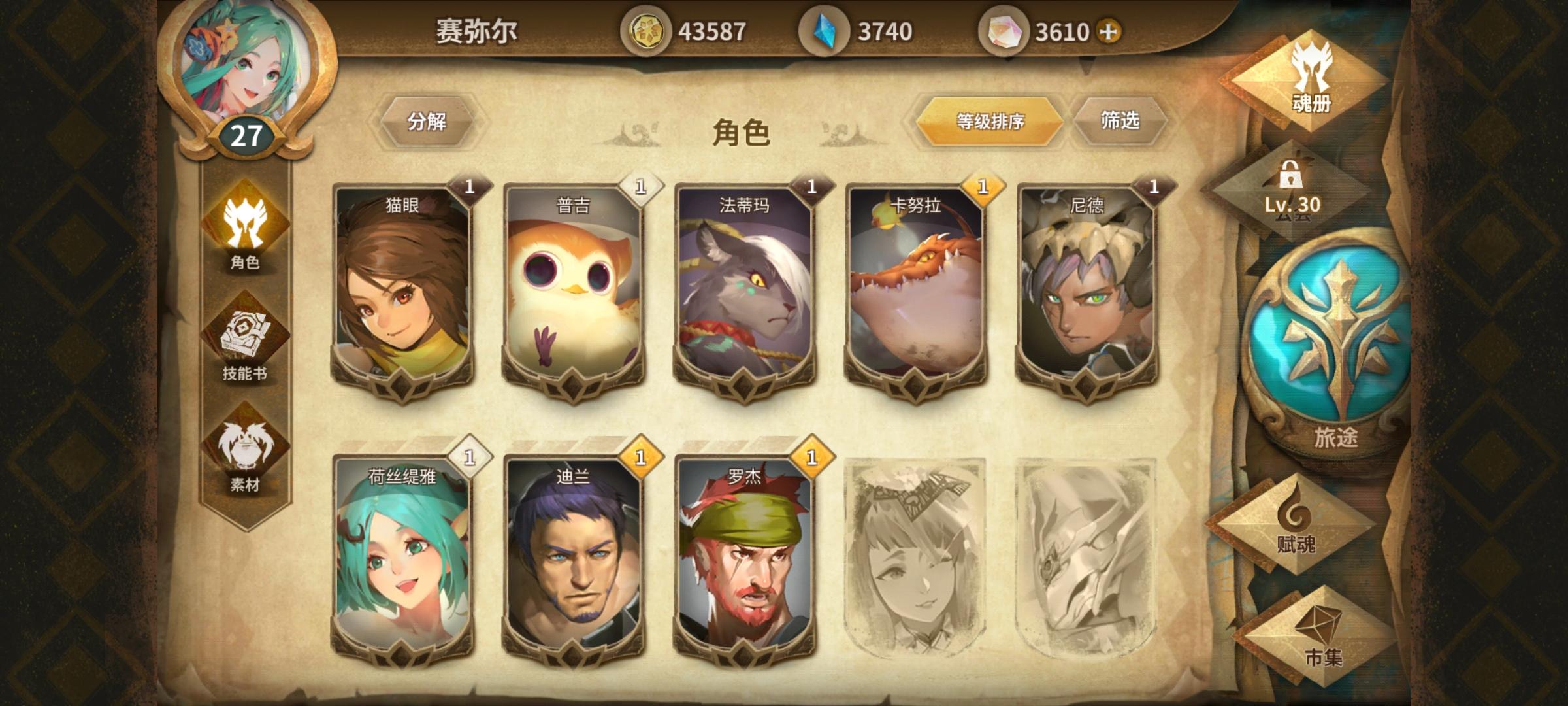Toggle the 等级排序 (level sort) option
Viewport: 1568px width, 706px height.
[x=987, y=120]
